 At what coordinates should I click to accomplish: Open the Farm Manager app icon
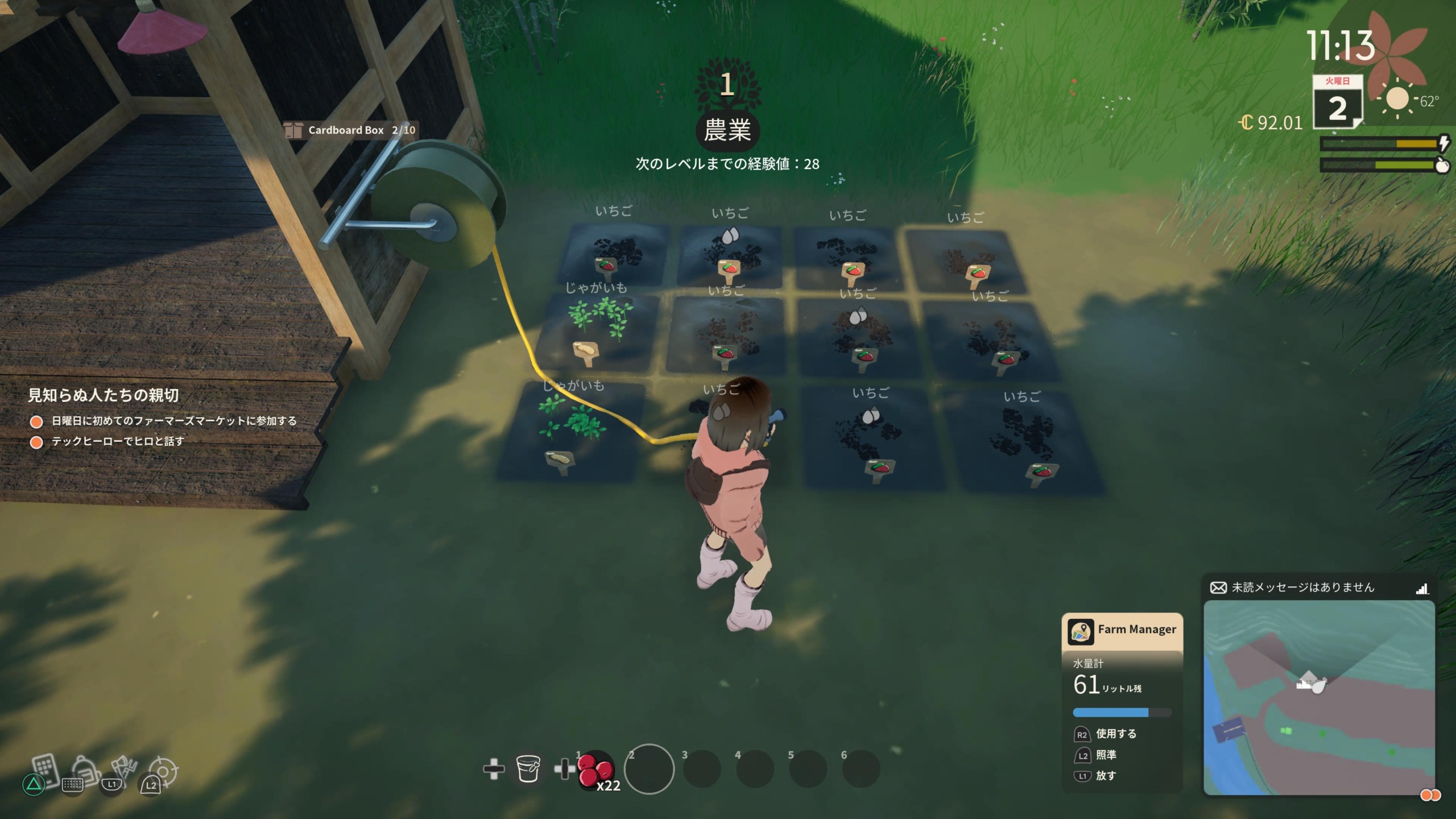pos(1080,631)
